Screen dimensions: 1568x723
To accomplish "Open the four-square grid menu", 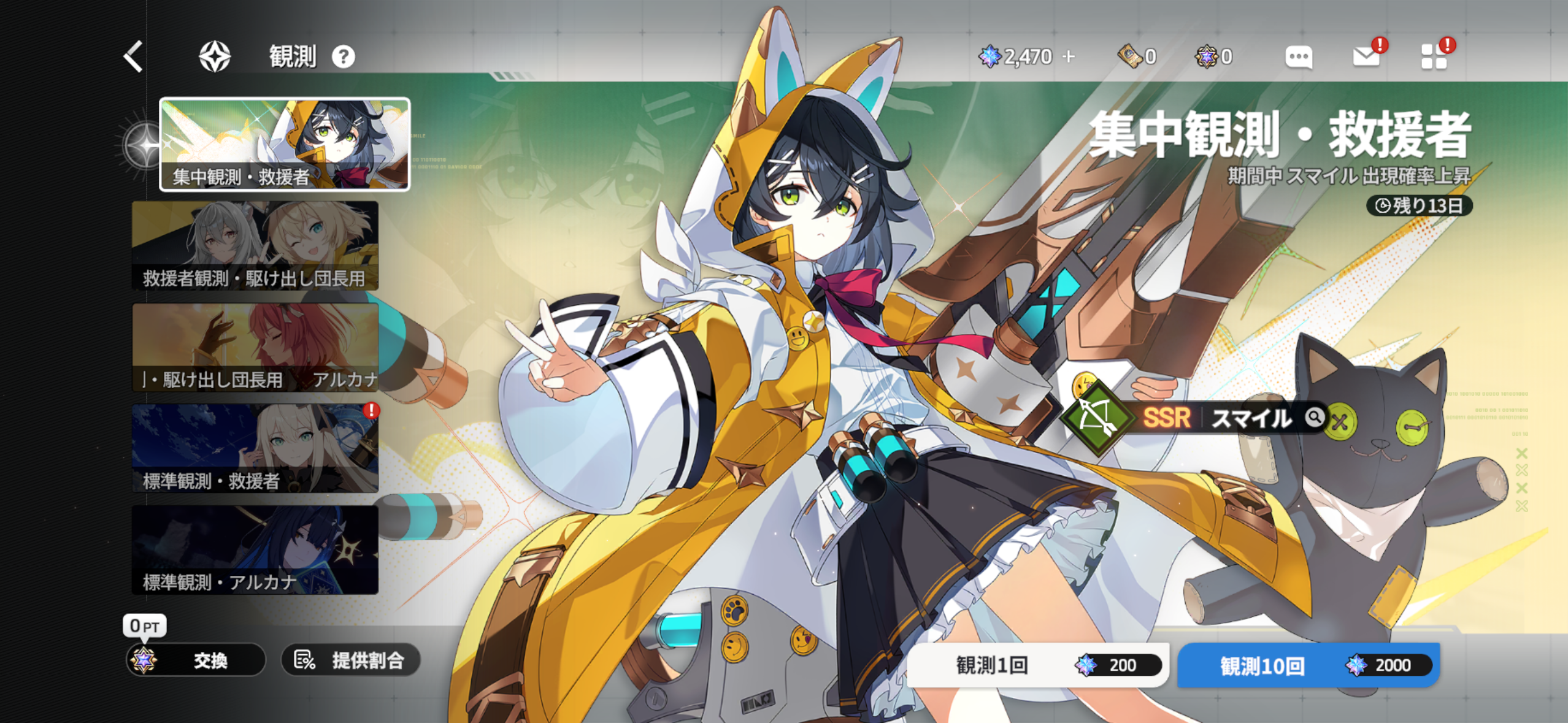I will point(1434,56).
